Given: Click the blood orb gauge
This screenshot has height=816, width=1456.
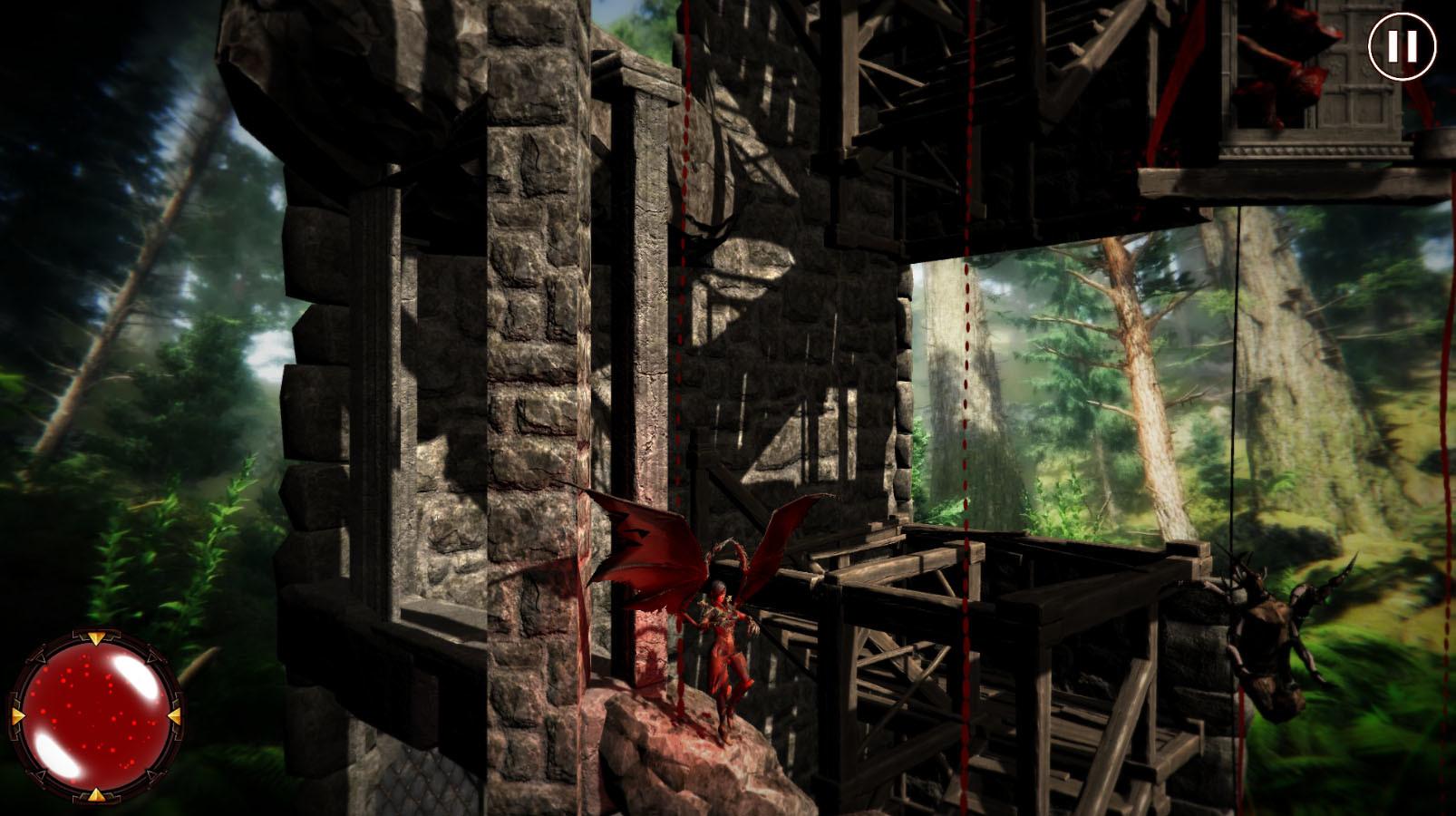Looking at the screenshot, I should (94, 716).
